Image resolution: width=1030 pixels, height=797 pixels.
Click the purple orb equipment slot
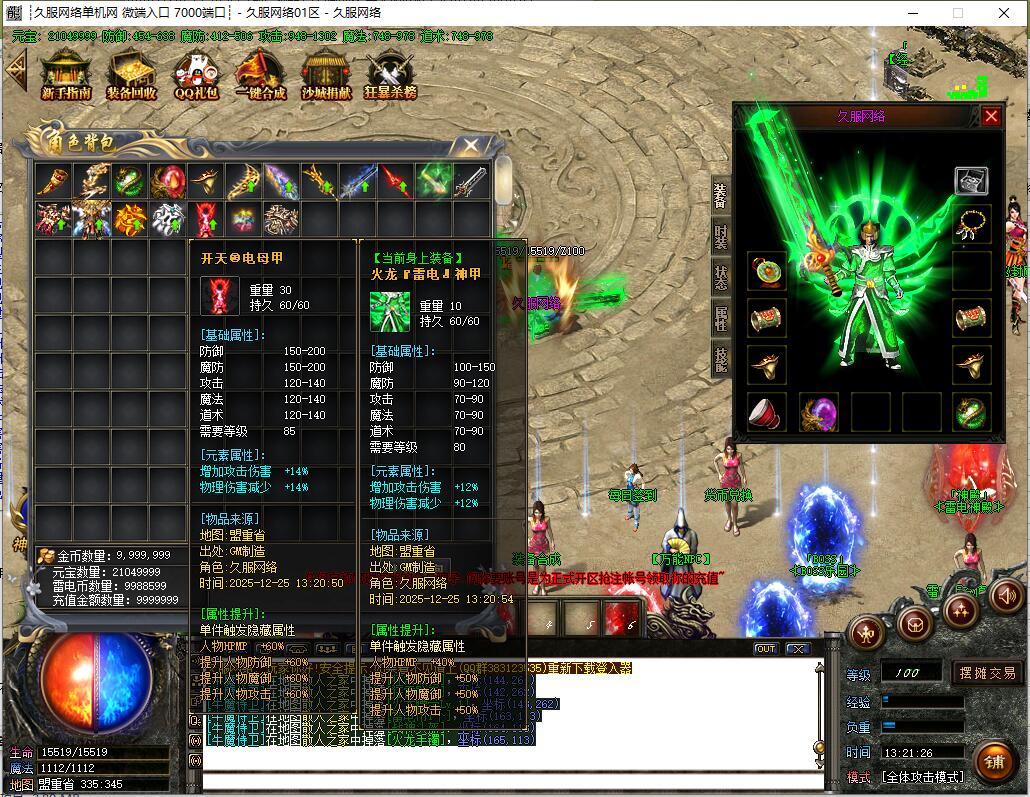pos(818,412)
